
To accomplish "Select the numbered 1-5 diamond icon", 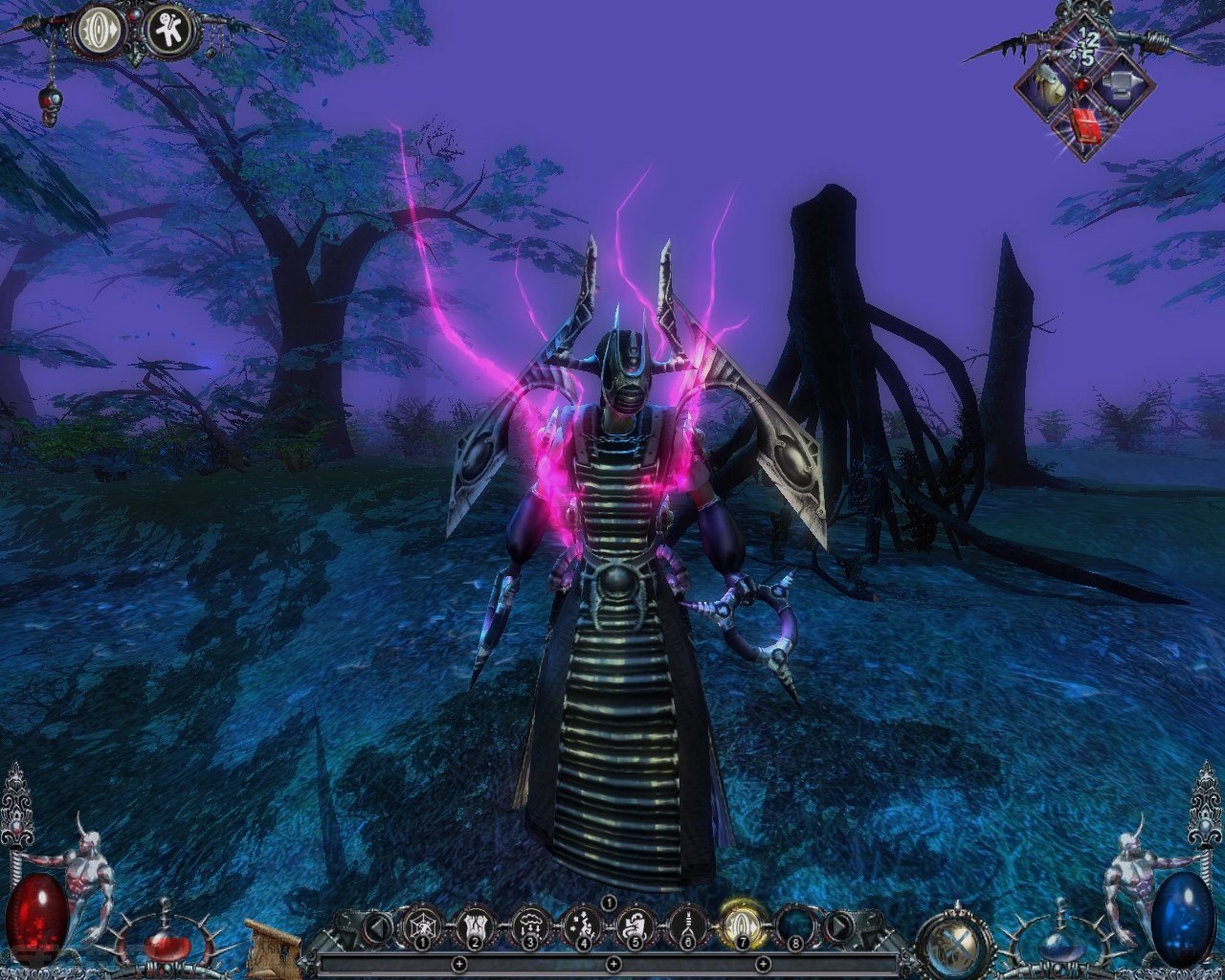I will [x=1085, y=46].
